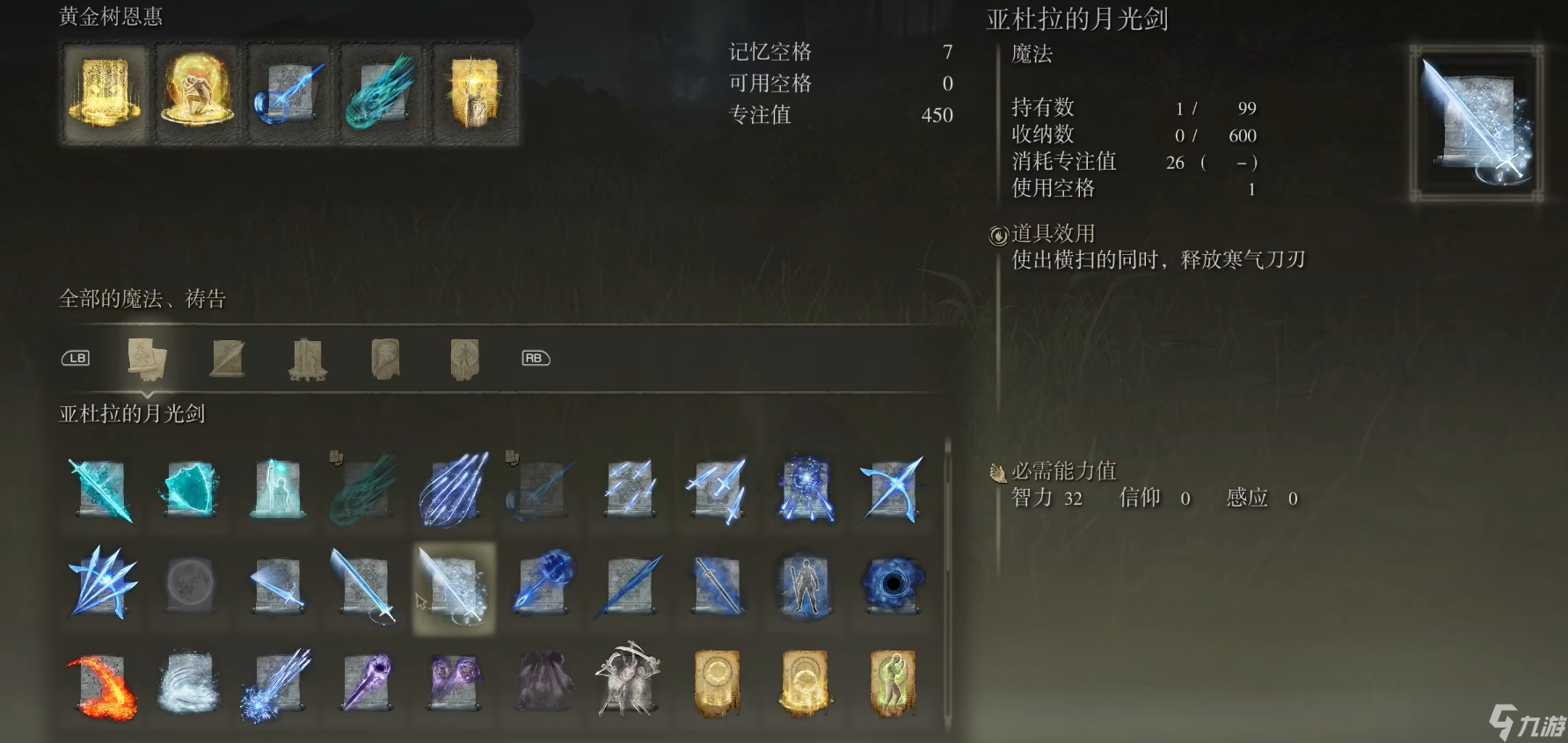Switch to the standing figure category tab
The height and width of the screenshot is (743, 1568).
[x=463, y=359]
